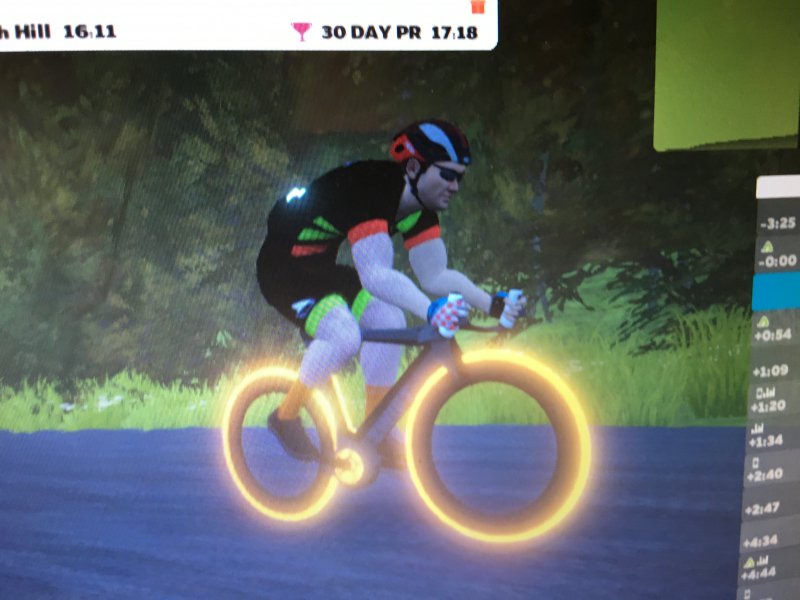Click the blue highlighted rider row
Screen dimensions: 800x600
click(x=778, y=292)
